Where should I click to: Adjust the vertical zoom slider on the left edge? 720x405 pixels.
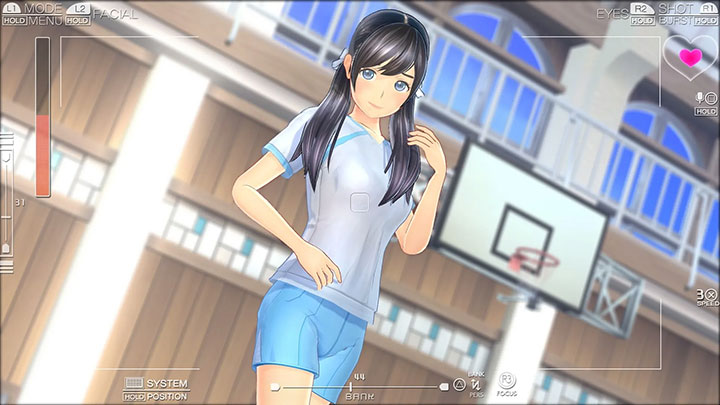click(8, 215)
